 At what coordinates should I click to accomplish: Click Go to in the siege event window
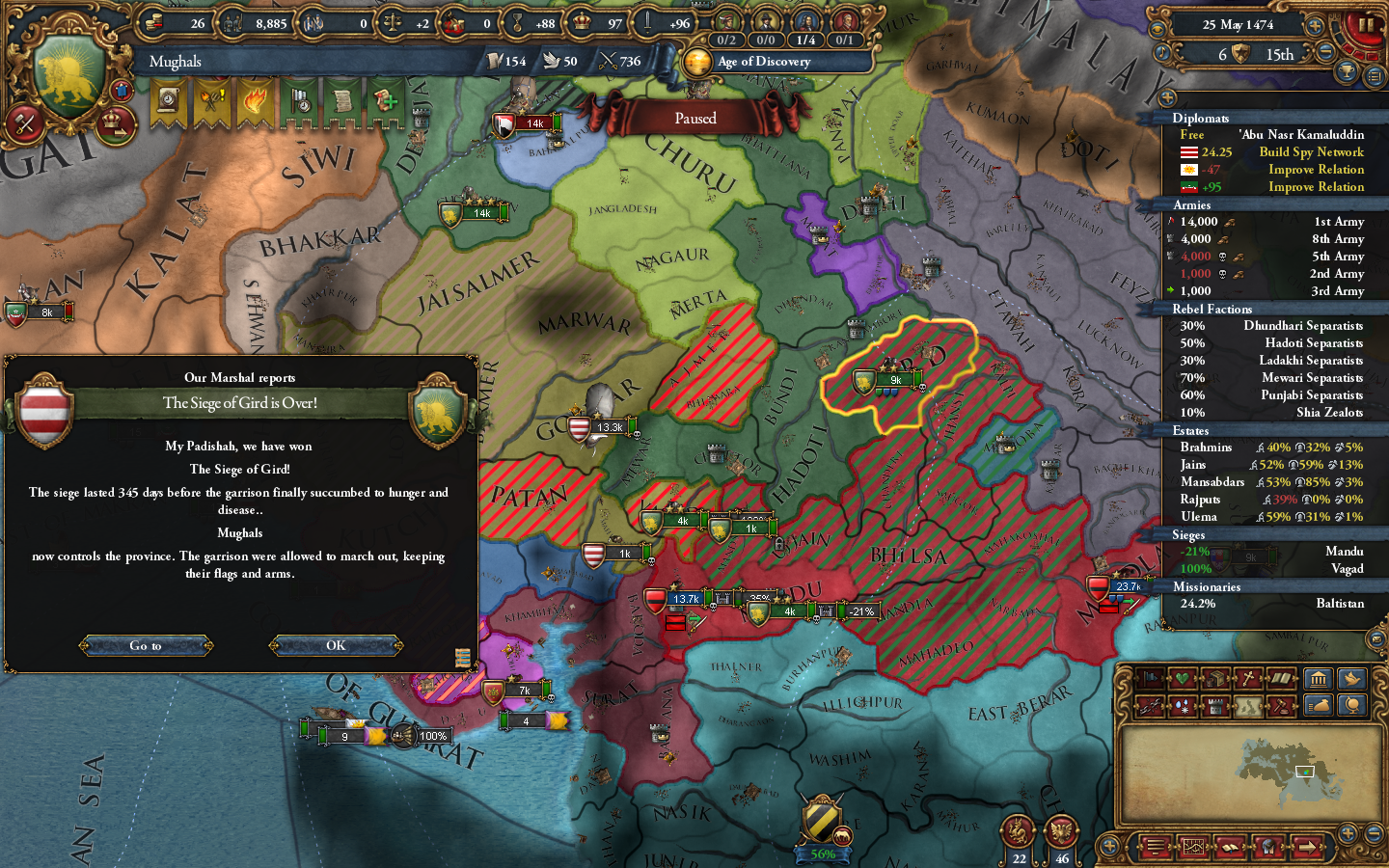coord(146,645)
